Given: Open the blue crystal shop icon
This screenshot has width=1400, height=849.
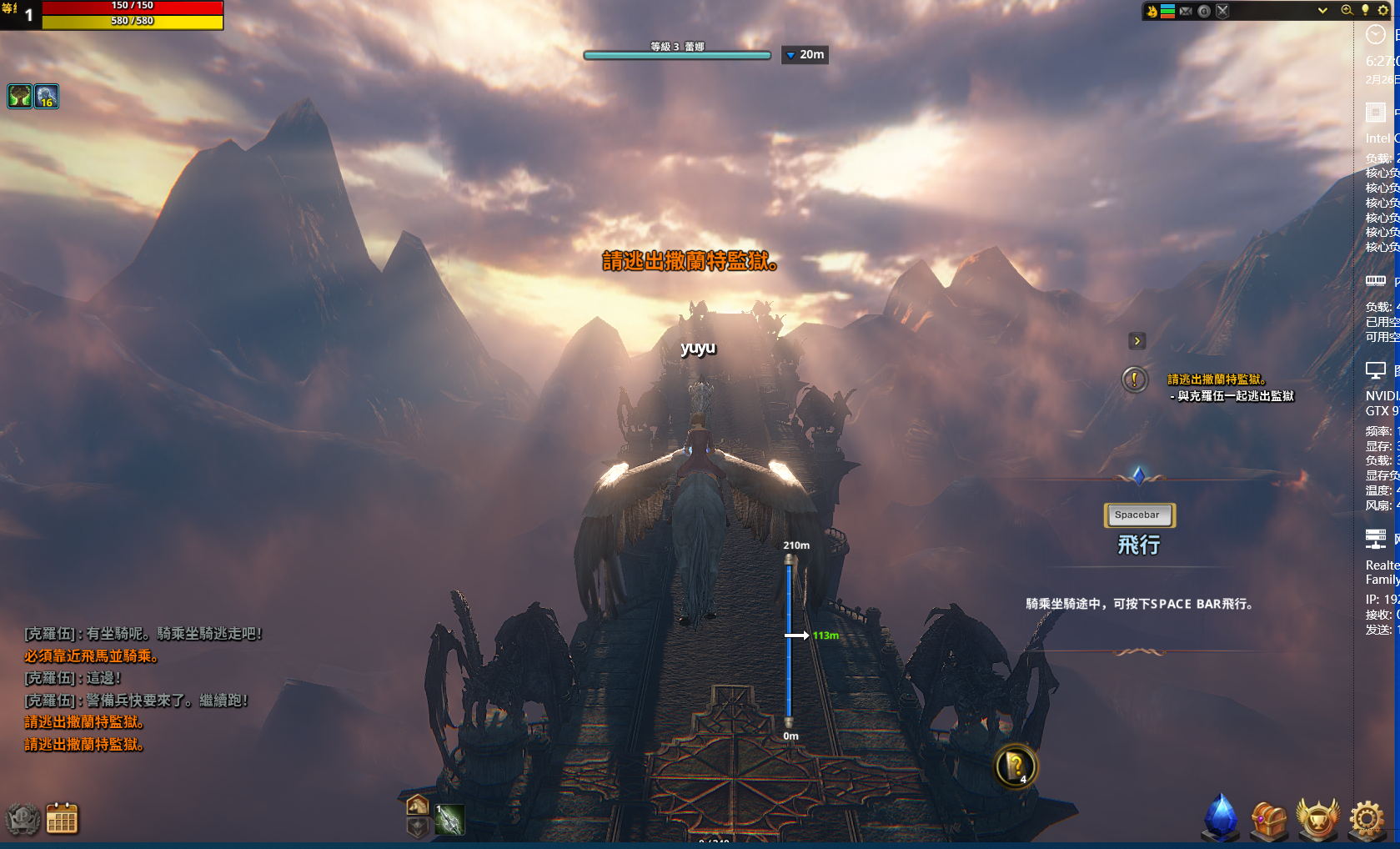Looking at the screenshot, I should [x=1221, y=817].
